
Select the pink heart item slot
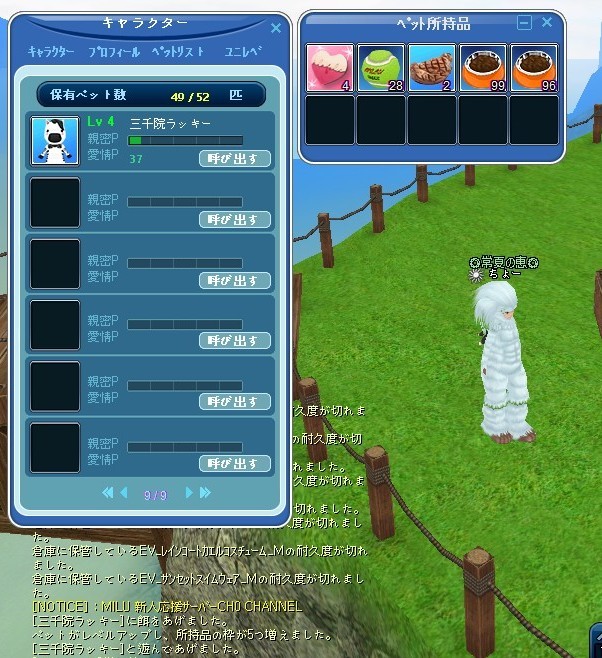point(329,69)
